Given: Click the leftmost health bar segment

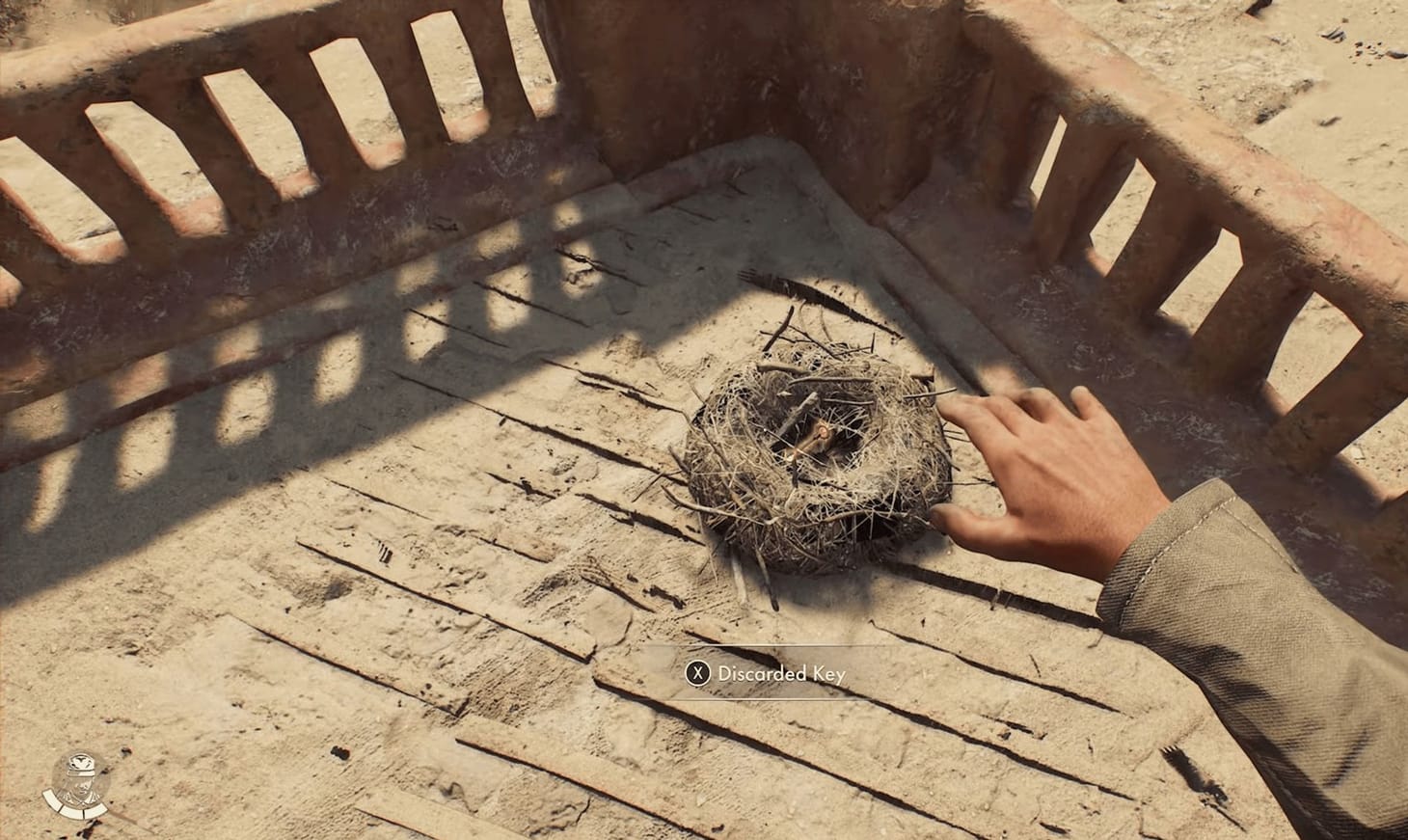Looking at the screenshot, I should tap(51, 799).
